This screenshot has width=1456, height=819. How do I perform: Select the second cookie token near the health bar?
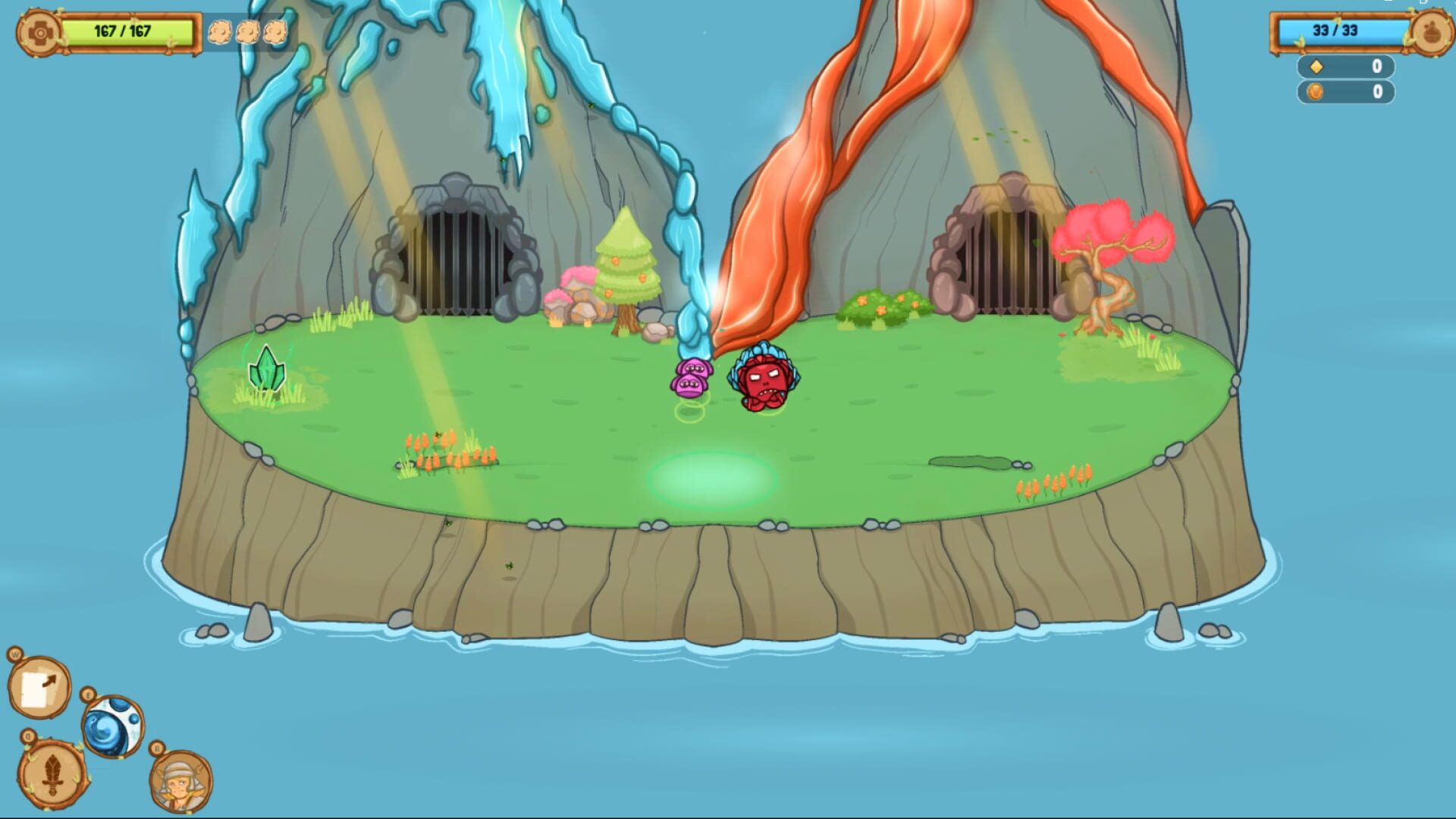coord(248,32)
